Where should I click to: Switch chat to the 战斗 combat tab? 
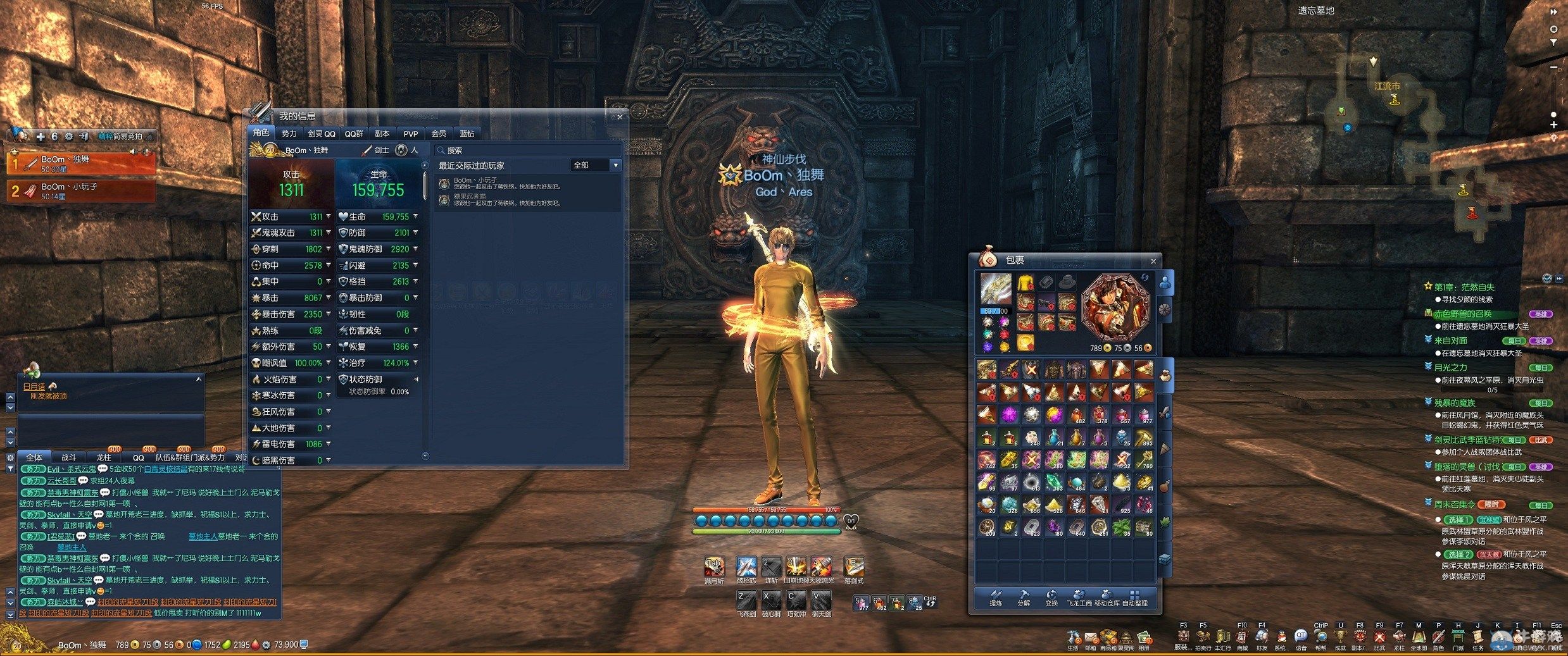68,457
